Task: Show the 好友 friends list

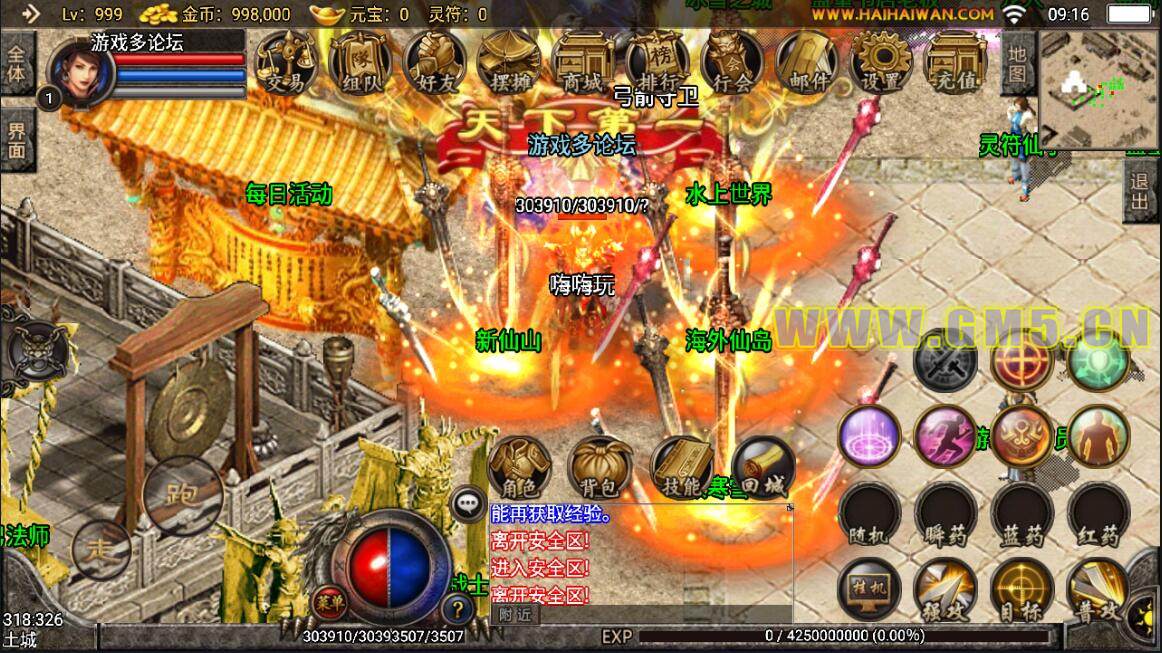Action: [434, 63]
